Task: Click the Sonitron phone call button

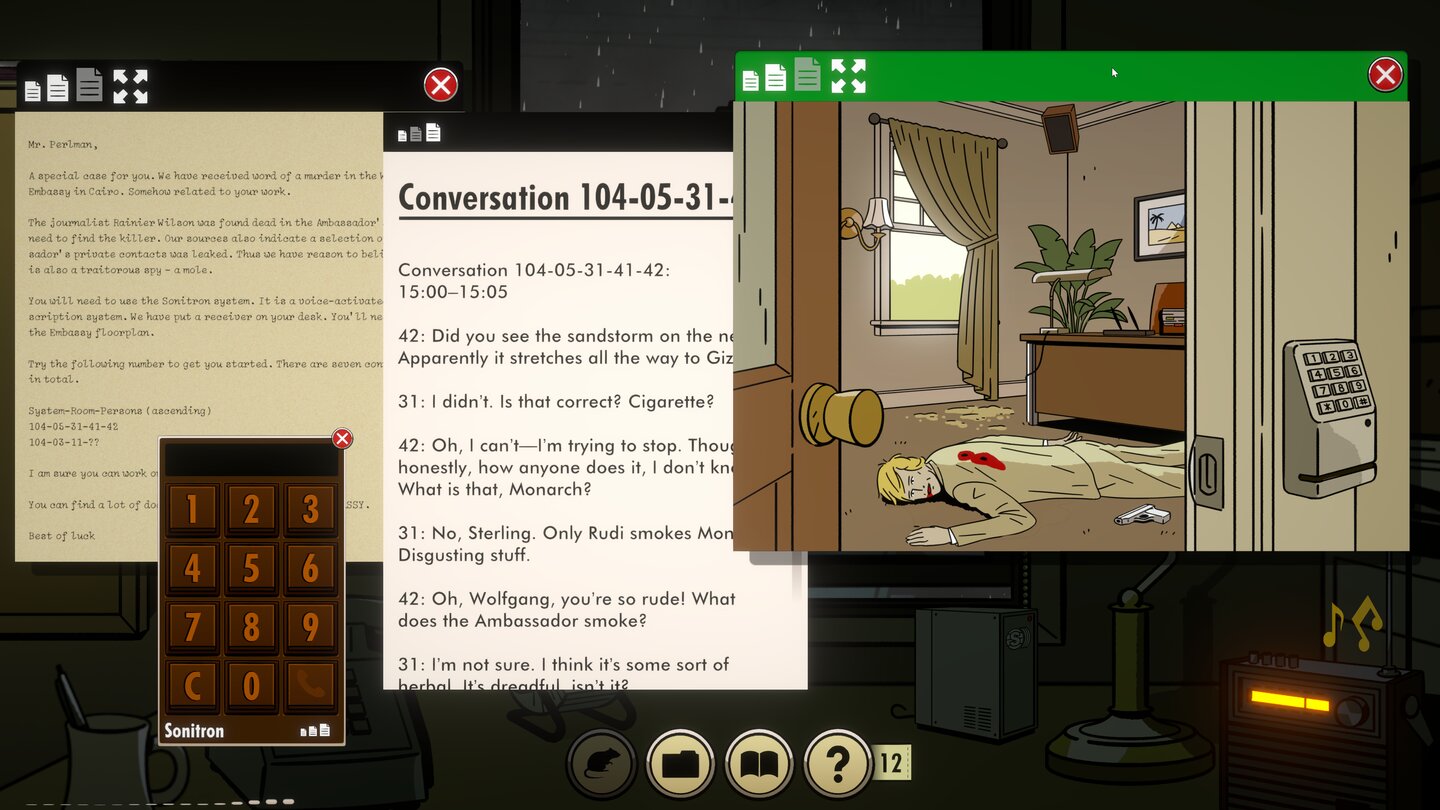Action: (310, 686)
